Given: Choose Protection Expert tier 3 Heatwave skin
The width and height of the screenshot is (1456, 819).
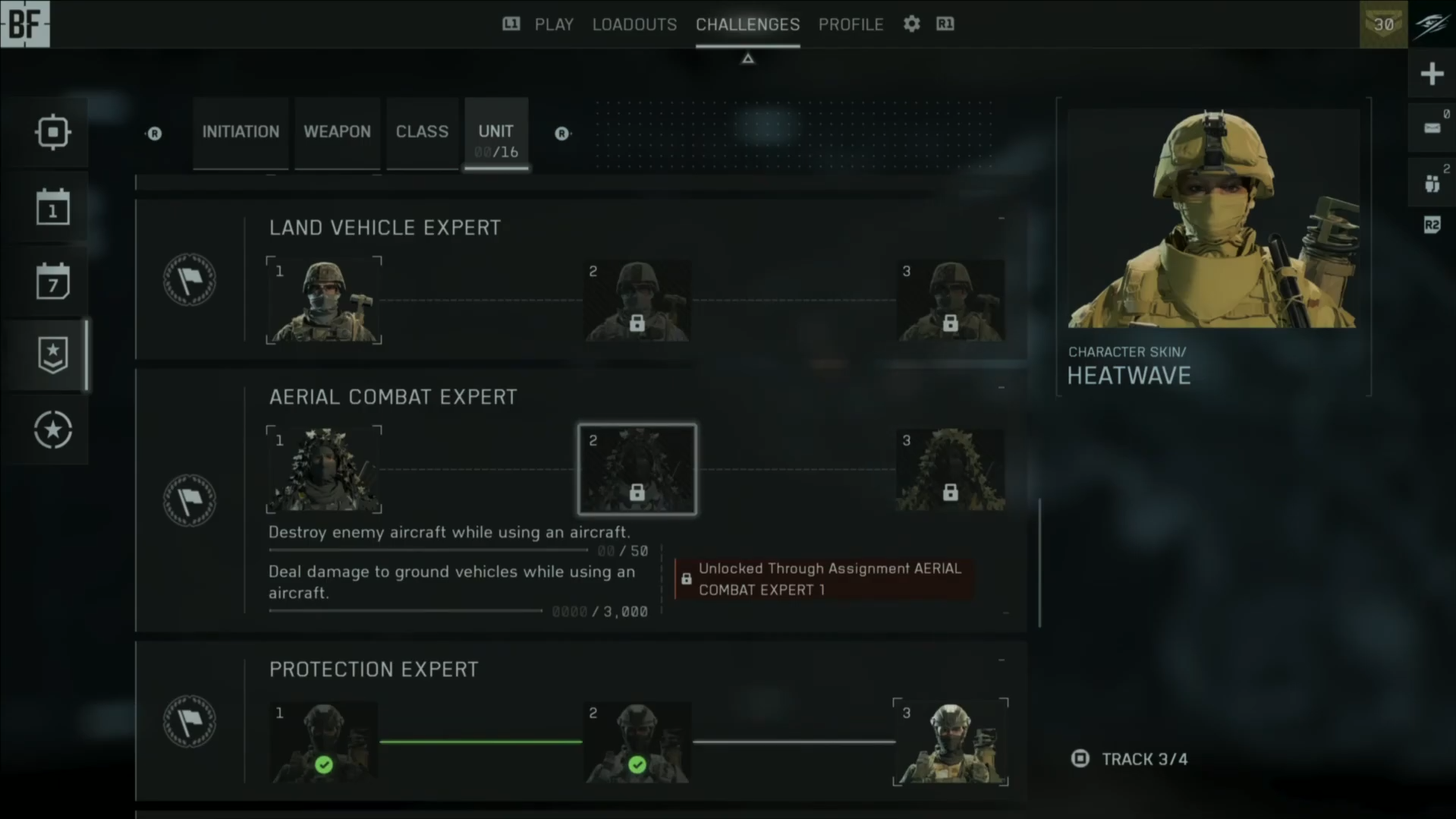Looking at the screenshot, I should (x=950, y=742).
